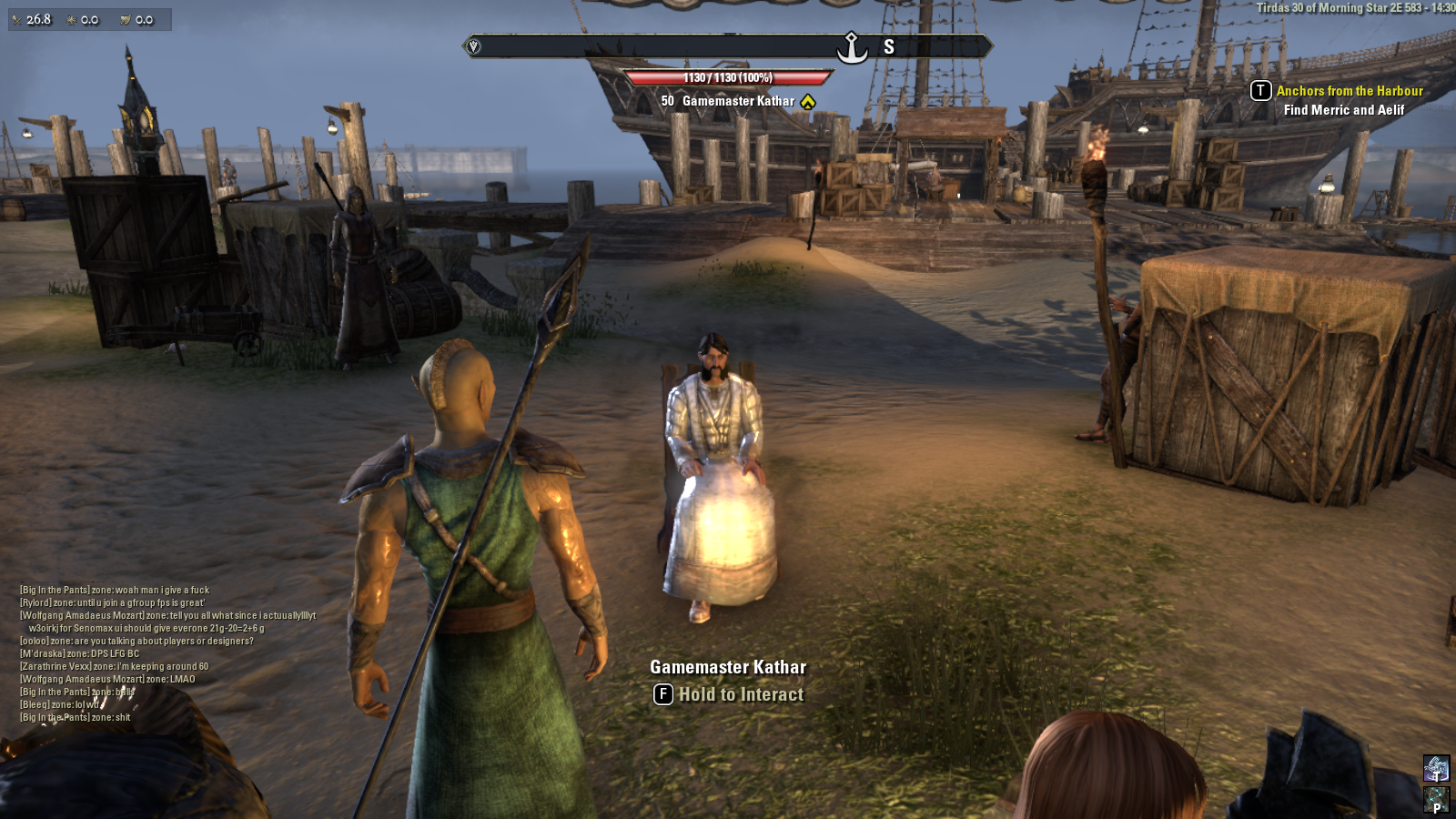Click the shield stat icon in meter
Viewport: 1456px width, 819px height.
pyautogui.click(x=126, y=19)
